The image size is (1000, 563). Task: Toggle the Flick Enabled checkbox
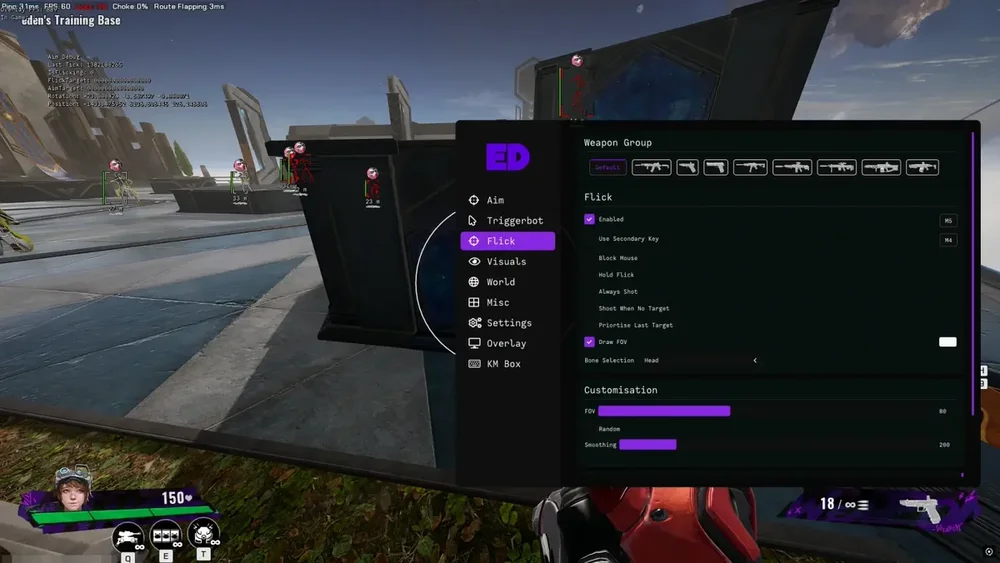point(589,219)
